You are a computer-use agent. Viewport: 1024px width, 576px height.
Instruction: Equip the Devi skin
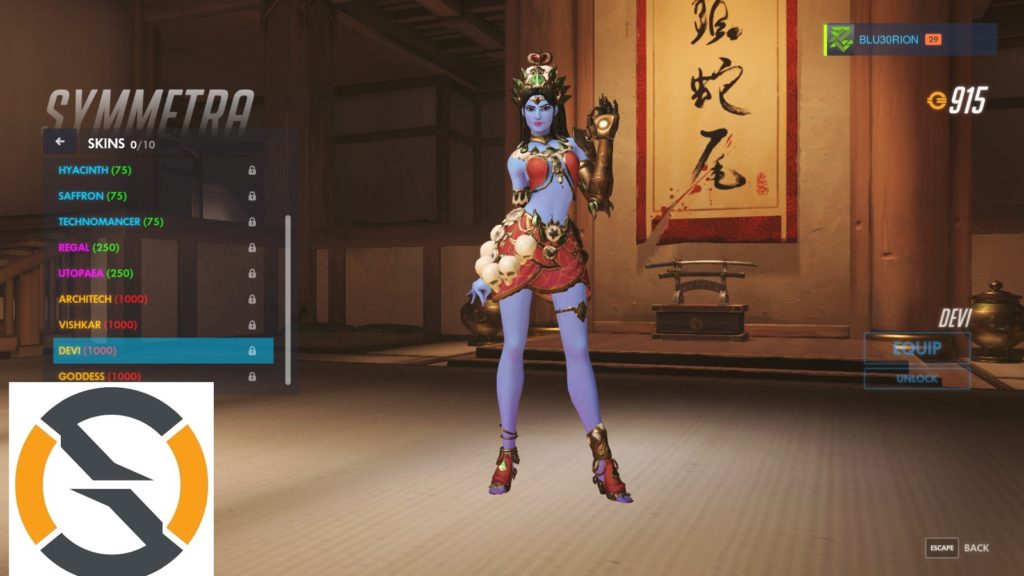pos(917,349)
